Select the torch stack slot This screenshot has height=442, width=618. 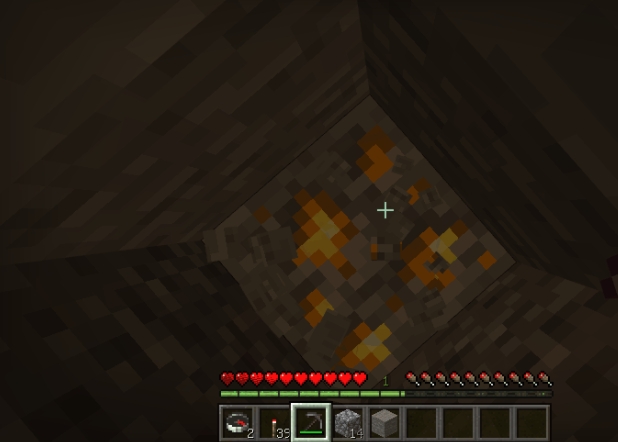[x=274, y=423]
